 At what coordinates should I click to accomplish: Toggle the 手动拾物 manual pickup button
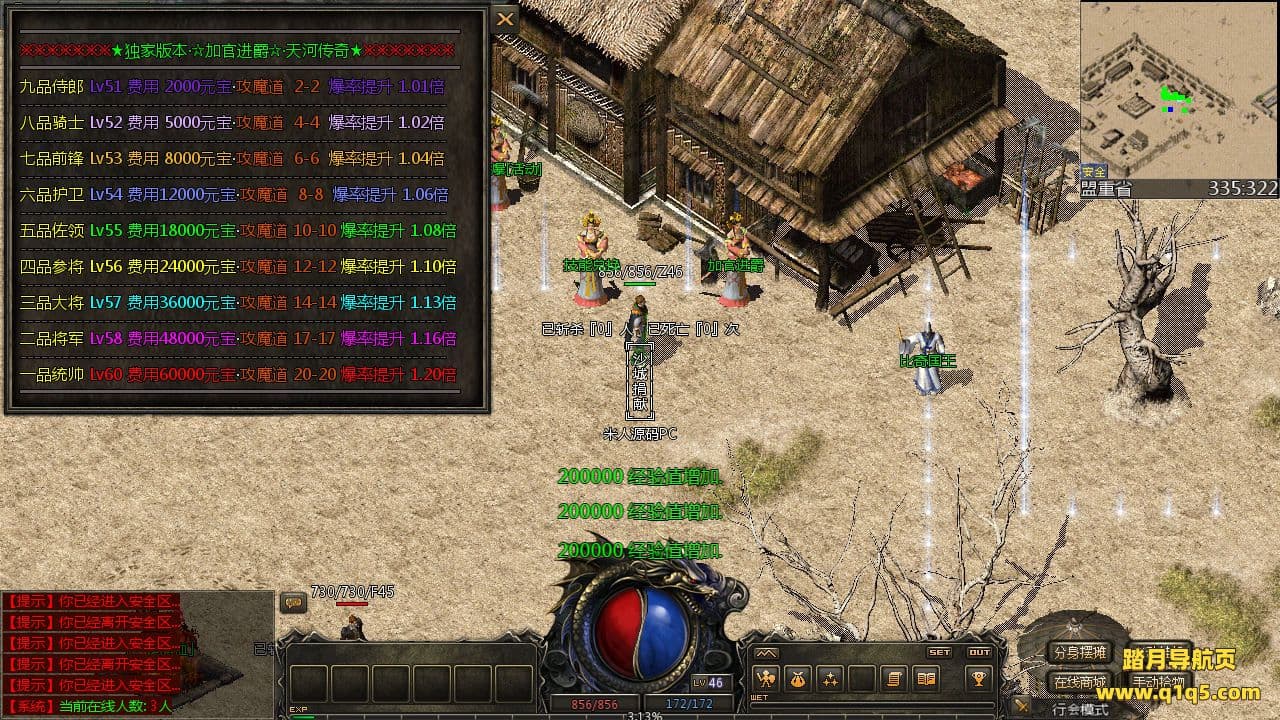click(x=1158, y=683)
